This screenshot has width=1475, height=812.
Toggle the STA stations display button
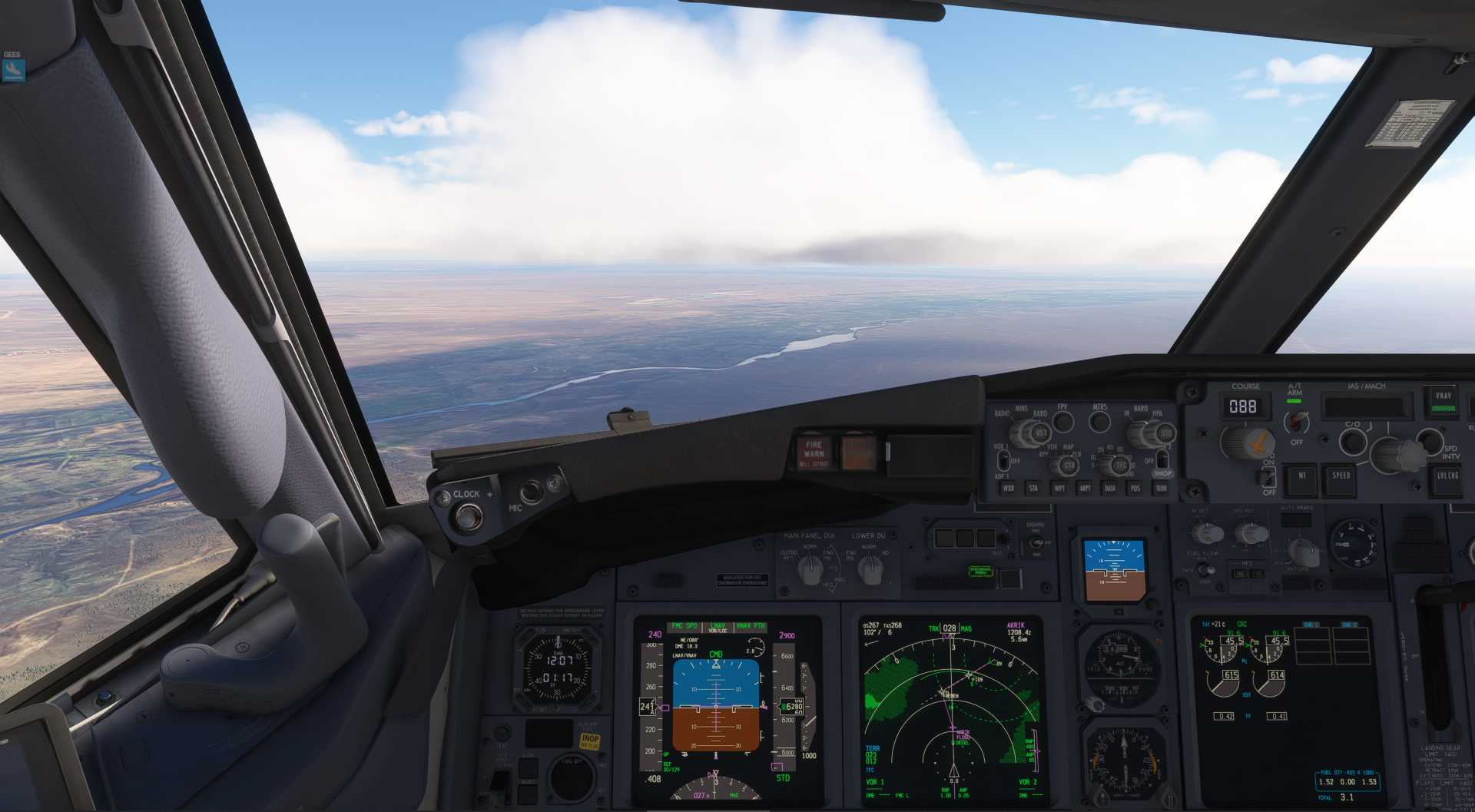click(x=1033, y=489)
